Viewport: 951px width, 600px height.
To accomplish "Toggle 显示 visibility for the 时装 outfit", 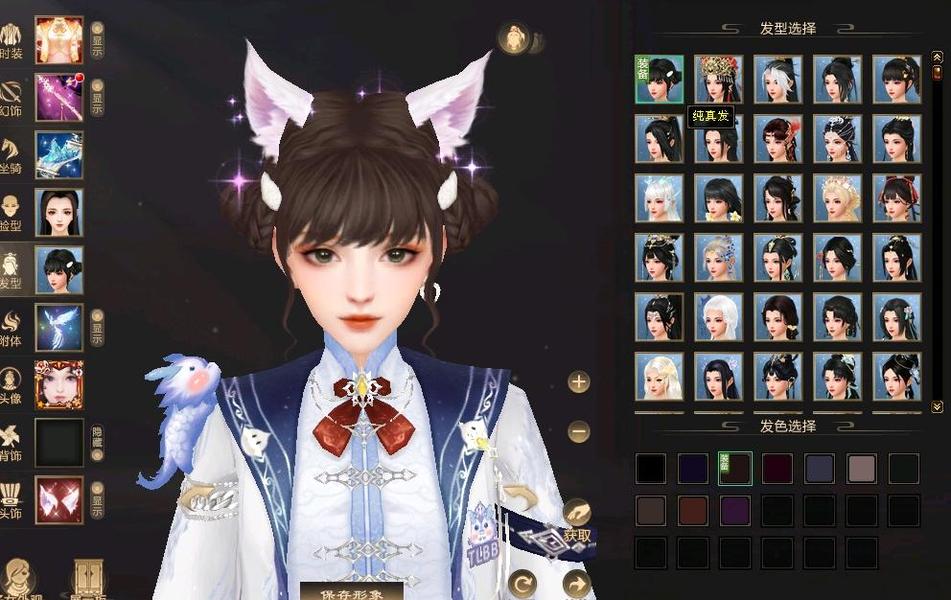I will click(97, 40).
